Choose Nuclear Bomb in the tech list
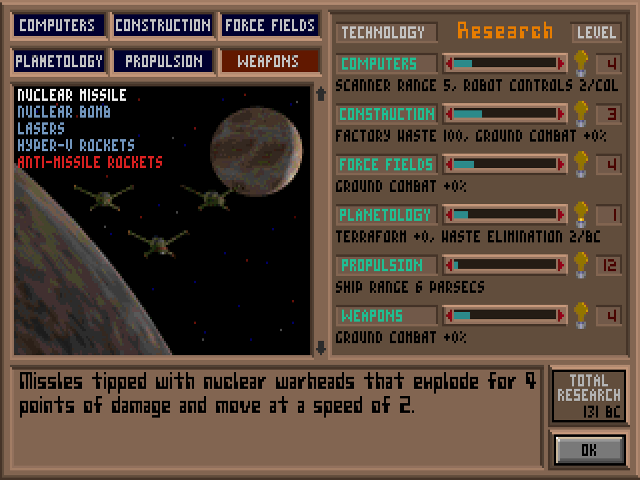 (x=65, y=112)
